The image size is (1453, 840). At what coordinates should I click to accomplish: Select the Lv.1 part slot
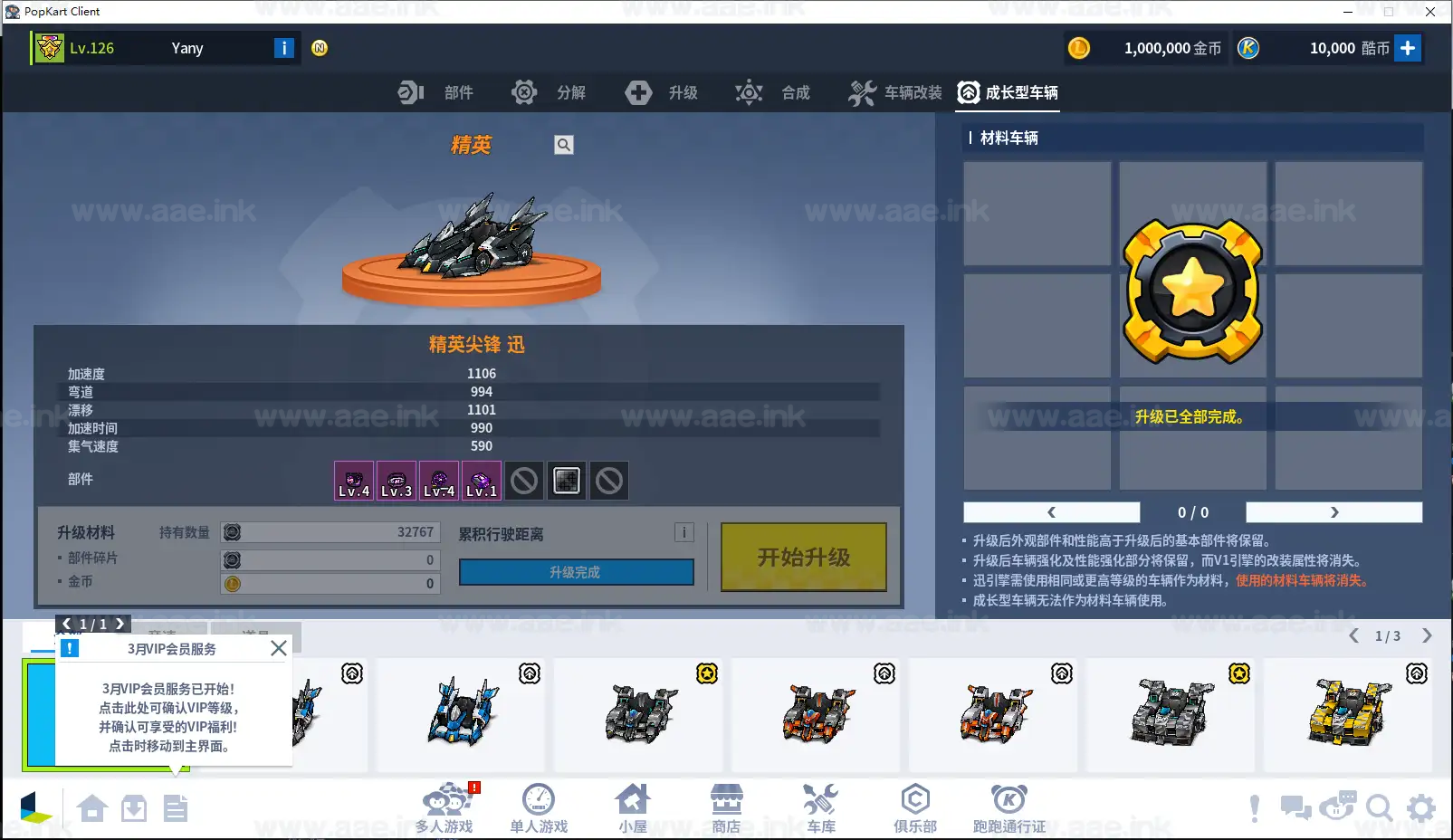481,481
